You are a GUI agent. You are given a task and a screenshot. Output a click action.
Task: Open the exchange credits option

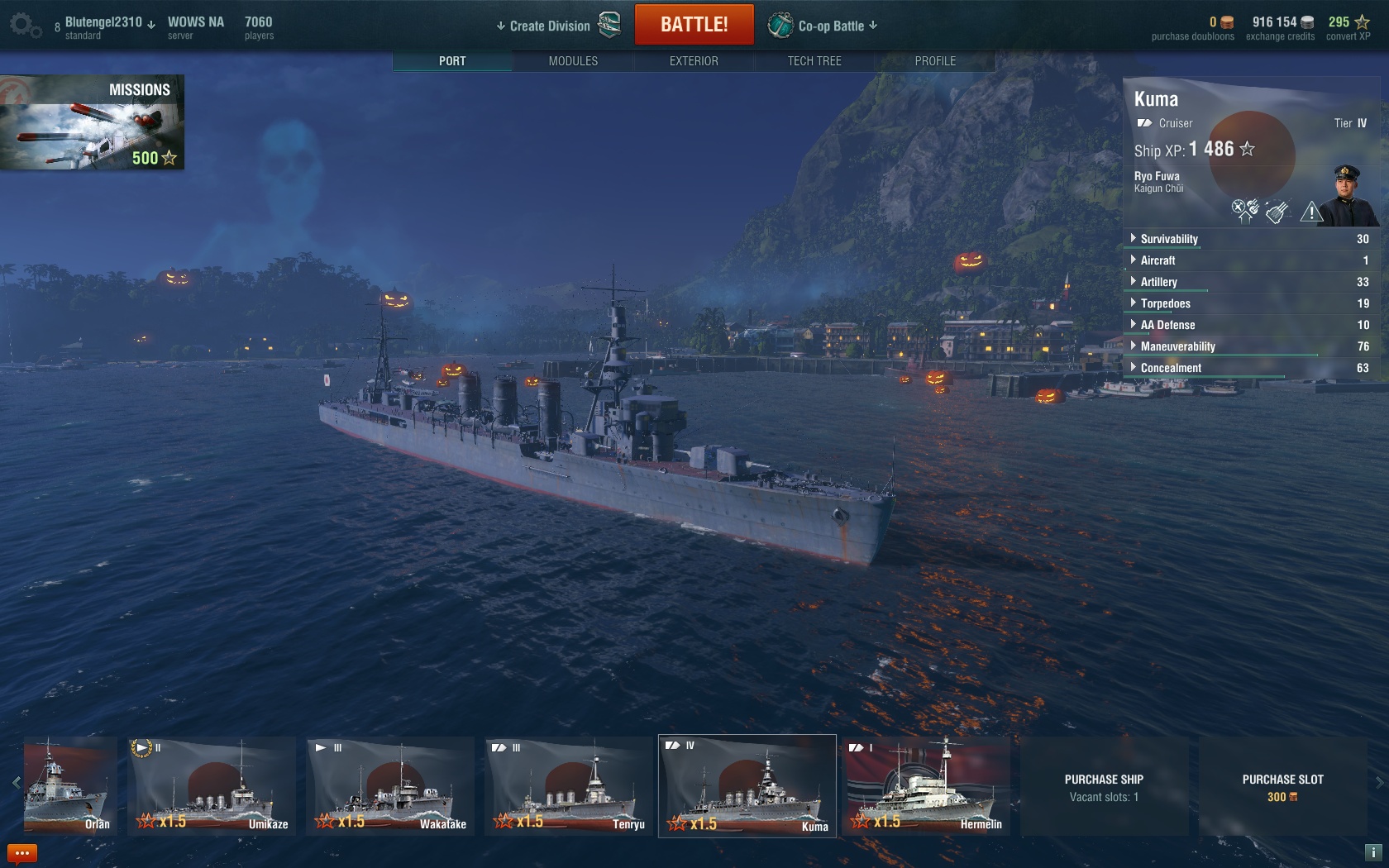(x=1280, y=28)
